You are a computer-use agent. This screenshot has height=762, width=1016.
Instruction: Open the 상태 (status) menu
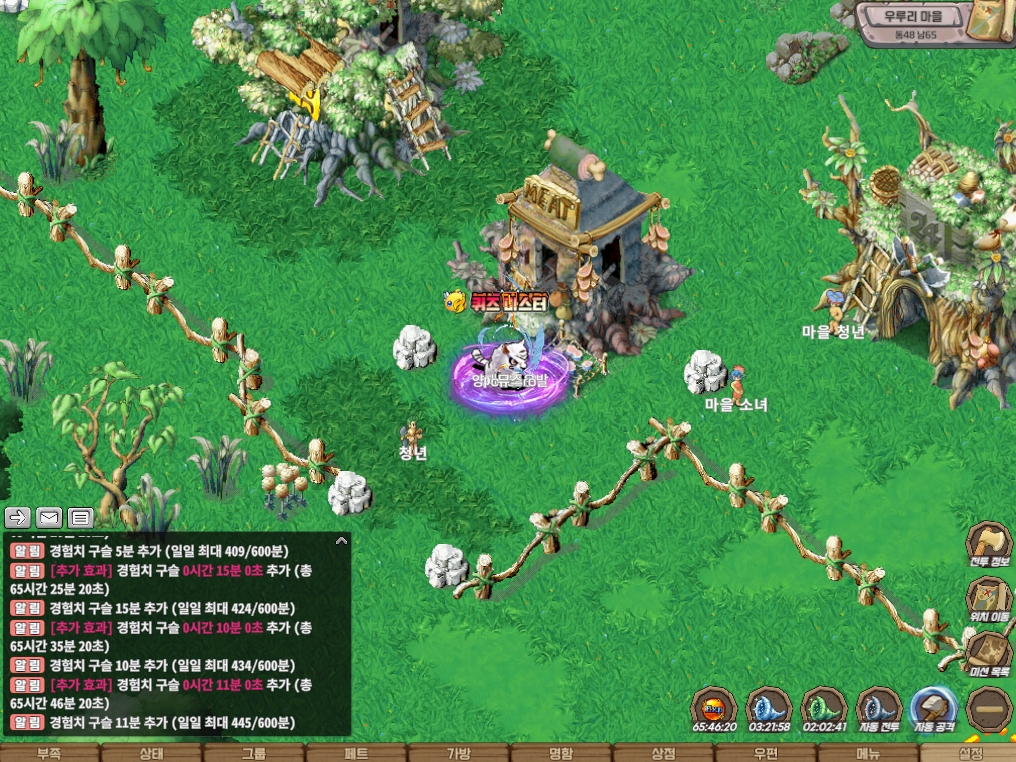click(151, 753)
